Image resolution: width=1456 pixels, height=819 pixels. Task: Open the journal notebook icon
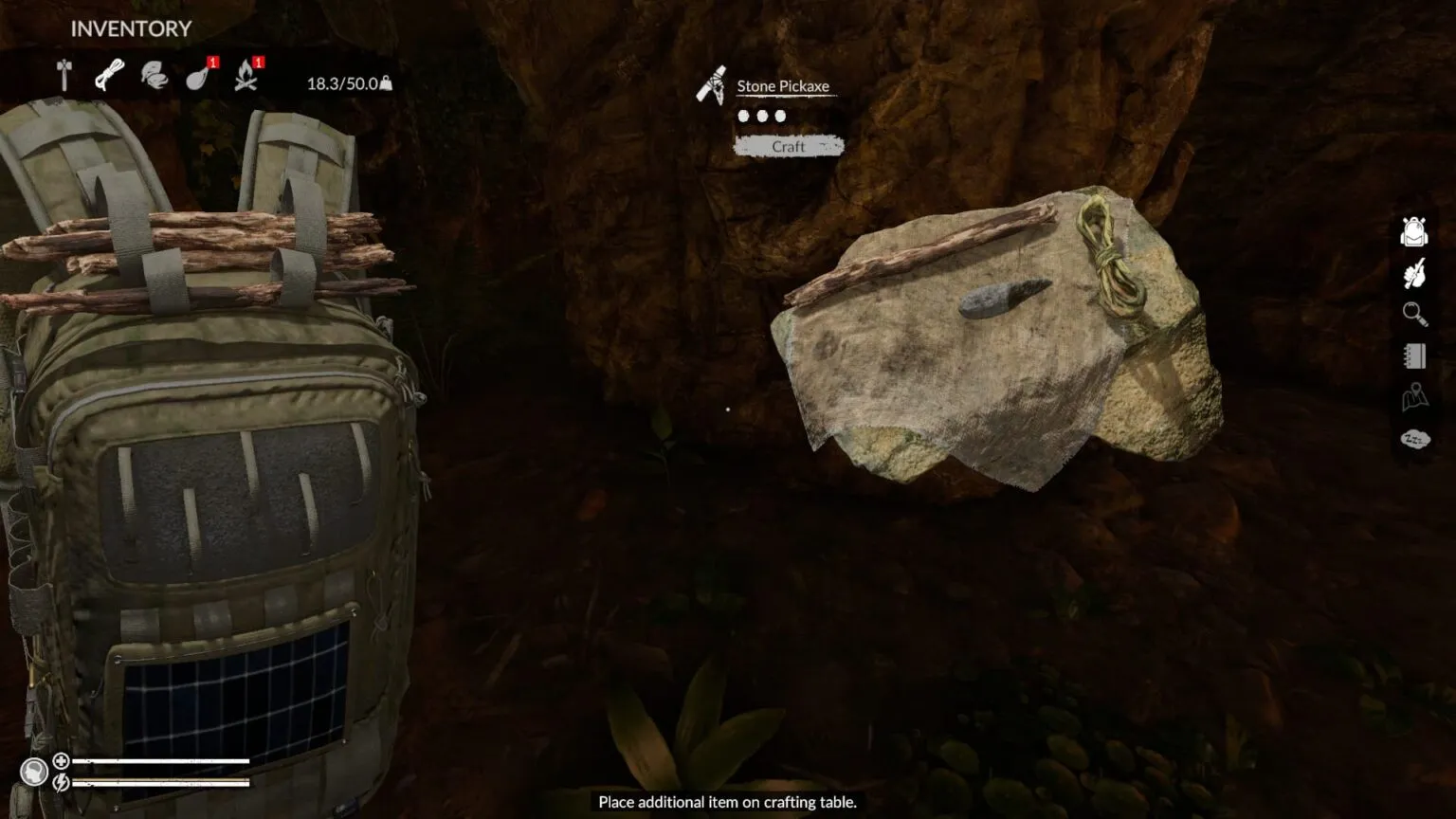tap(1413, 356)
